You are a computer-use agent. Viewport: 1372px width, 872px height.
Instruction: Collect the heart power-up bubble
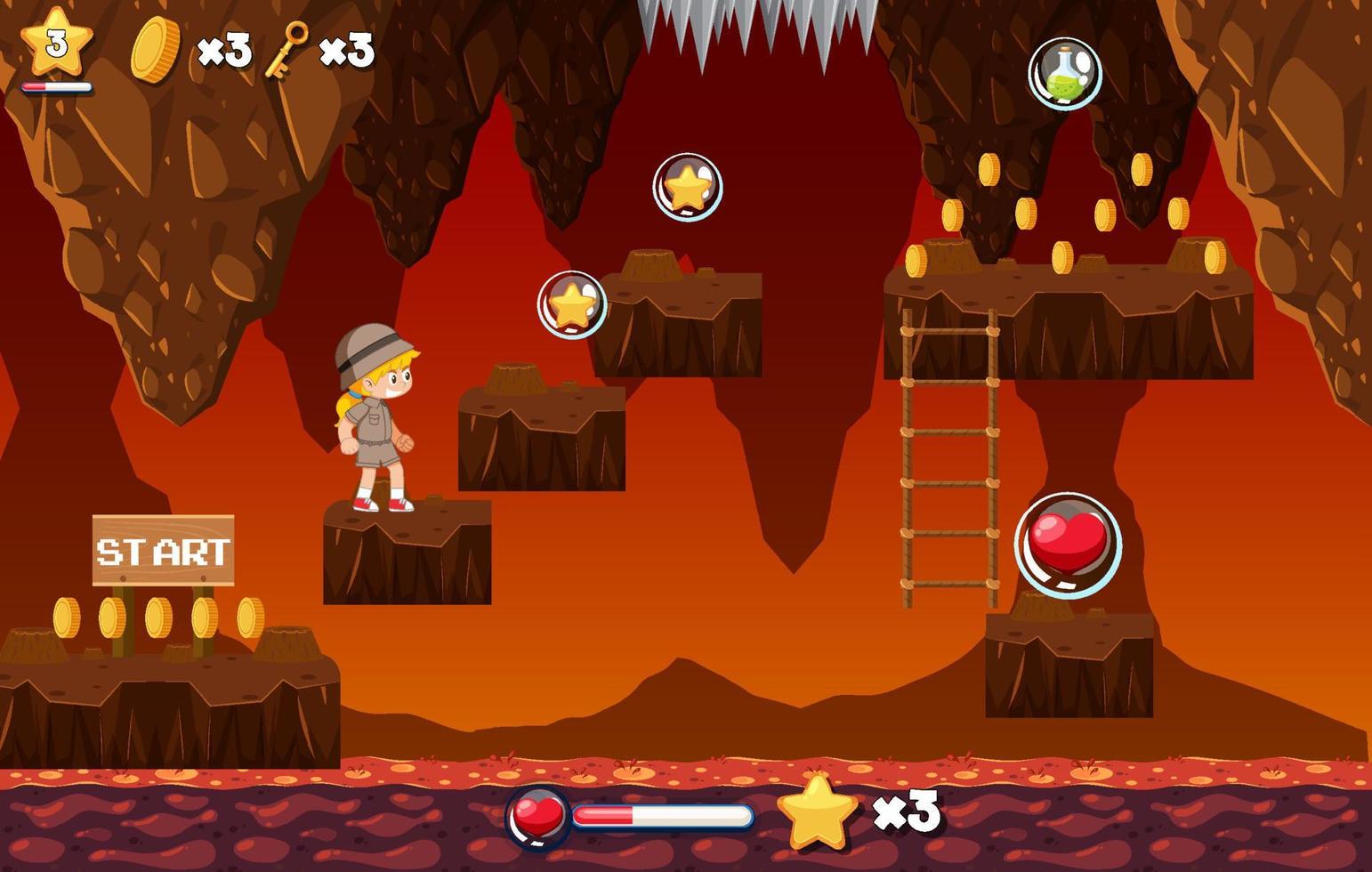click(1069, 544)
